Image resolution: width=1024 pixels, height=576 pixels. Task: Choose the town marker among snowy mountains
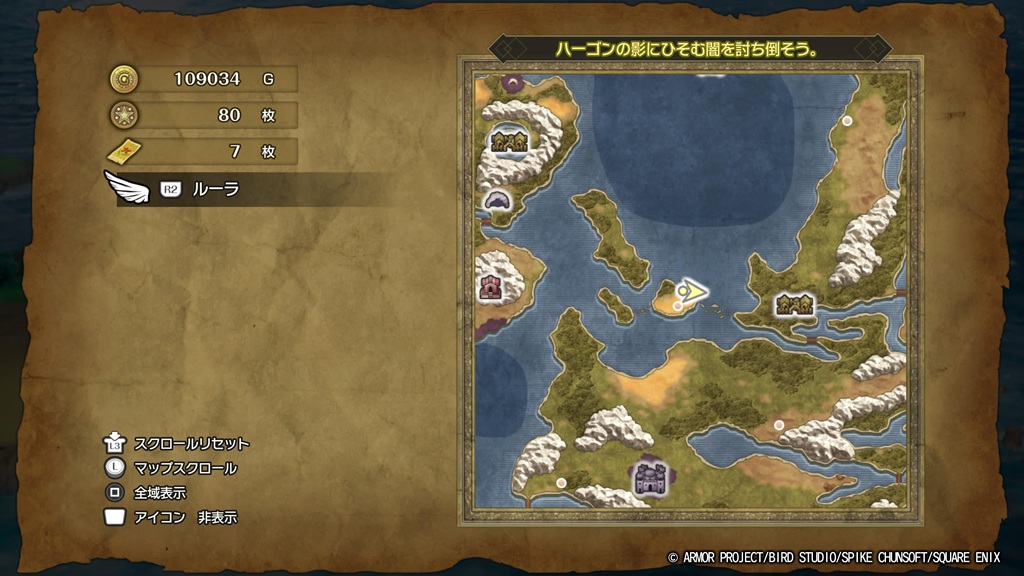coord(508,142)
